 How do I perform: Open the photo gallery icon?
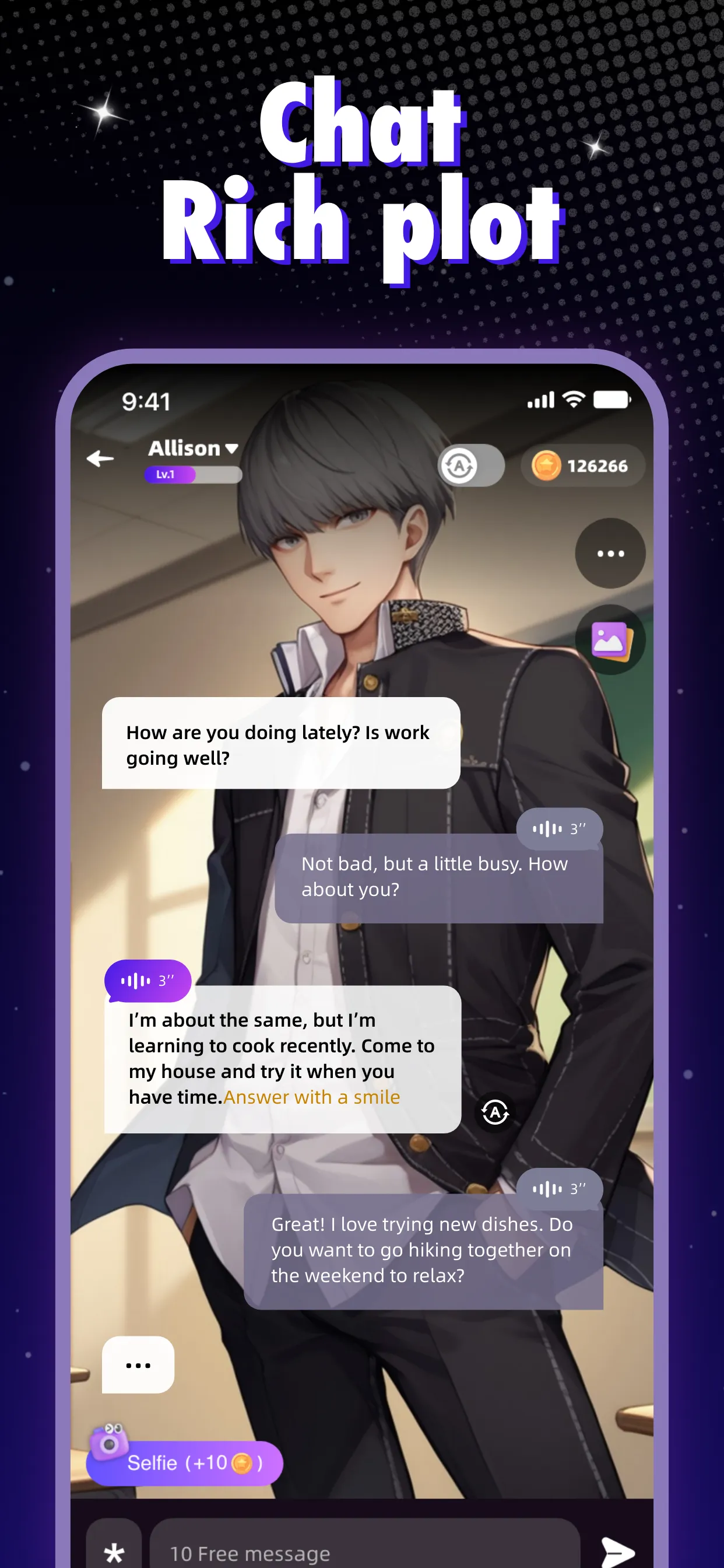(610, 640)
